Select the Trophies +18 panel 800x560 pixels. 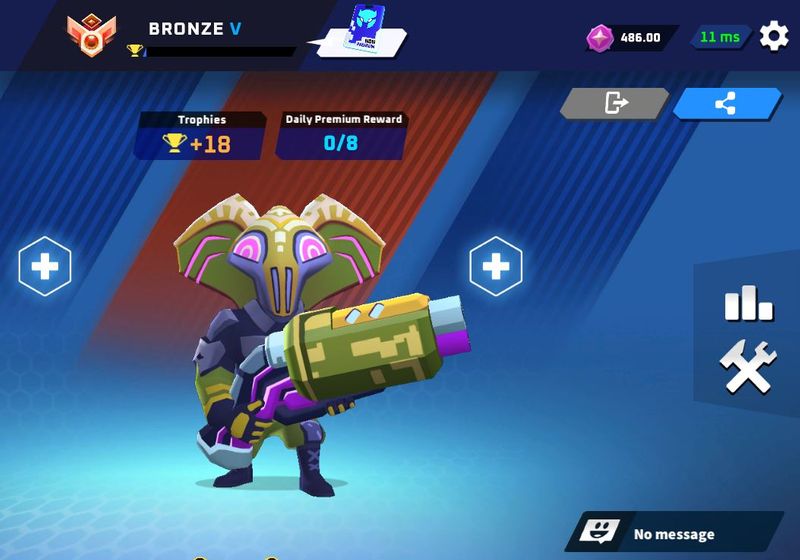[x=200, y=135]
